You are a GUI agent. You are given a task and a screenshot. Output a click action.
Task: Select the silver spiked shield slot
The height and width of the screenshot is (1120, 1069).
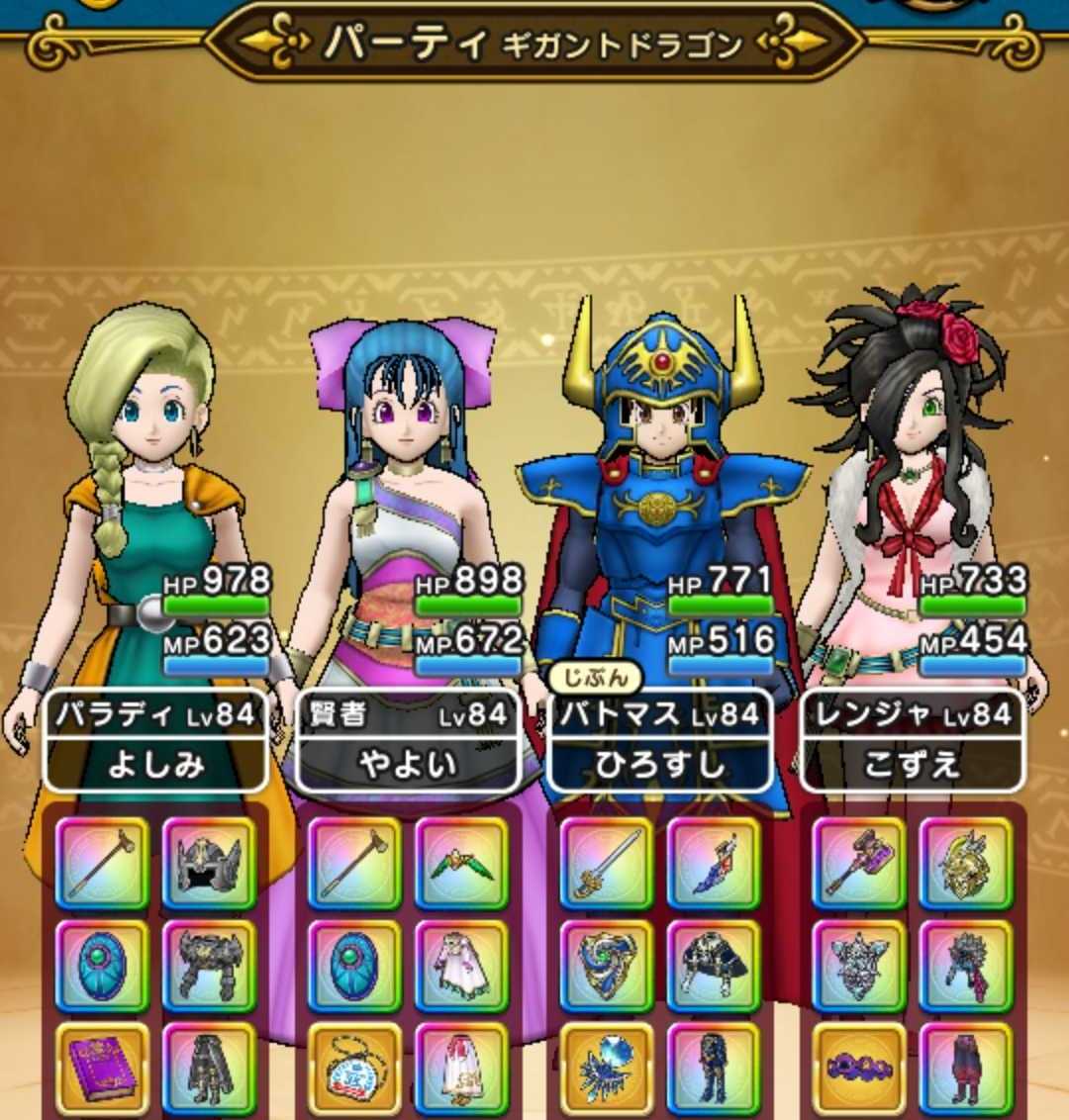pos(858,967)
